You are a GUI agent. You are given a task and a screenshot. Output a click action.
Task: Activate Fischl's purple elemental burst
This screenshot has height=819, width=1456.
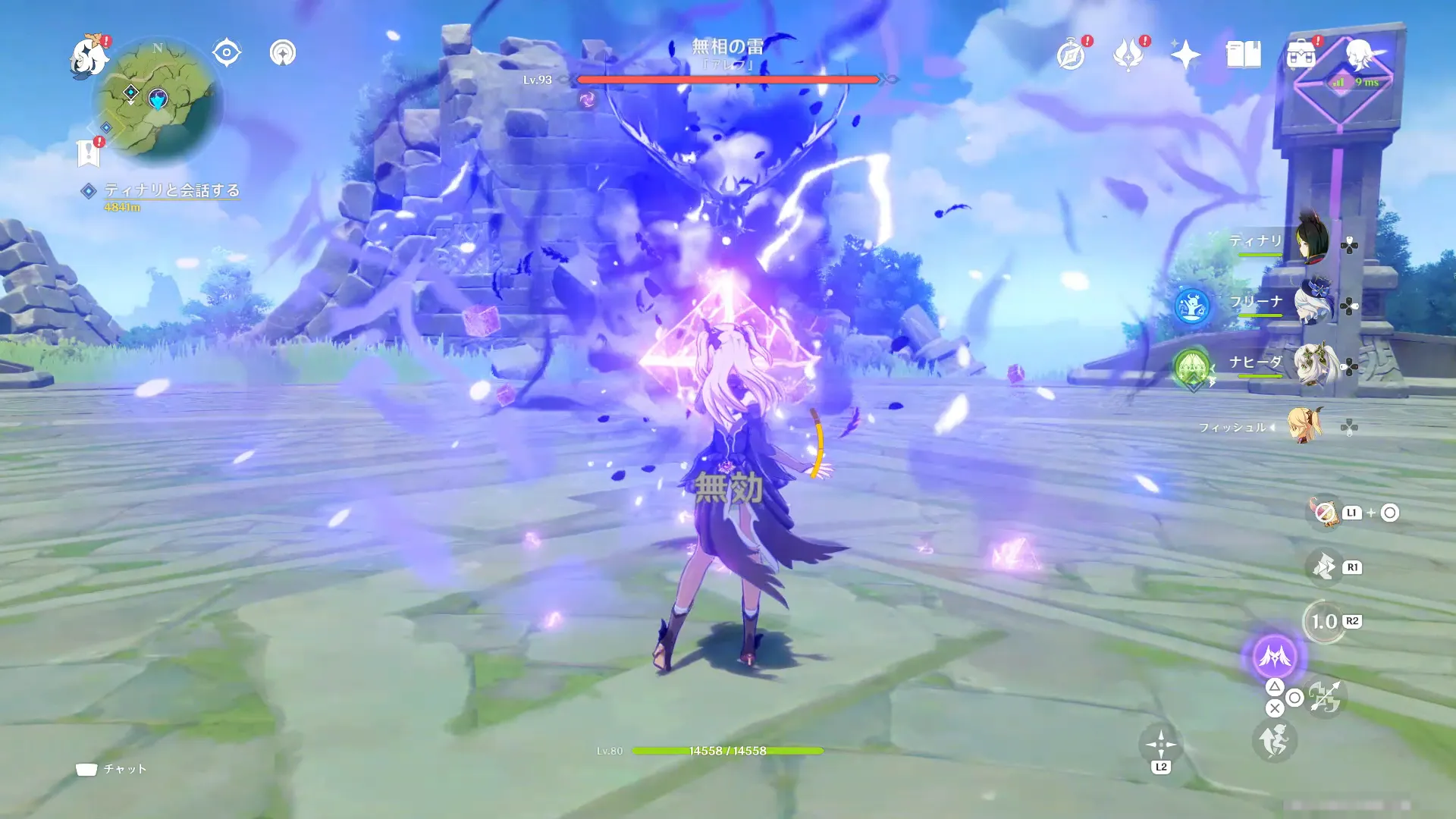point(1275,657)
